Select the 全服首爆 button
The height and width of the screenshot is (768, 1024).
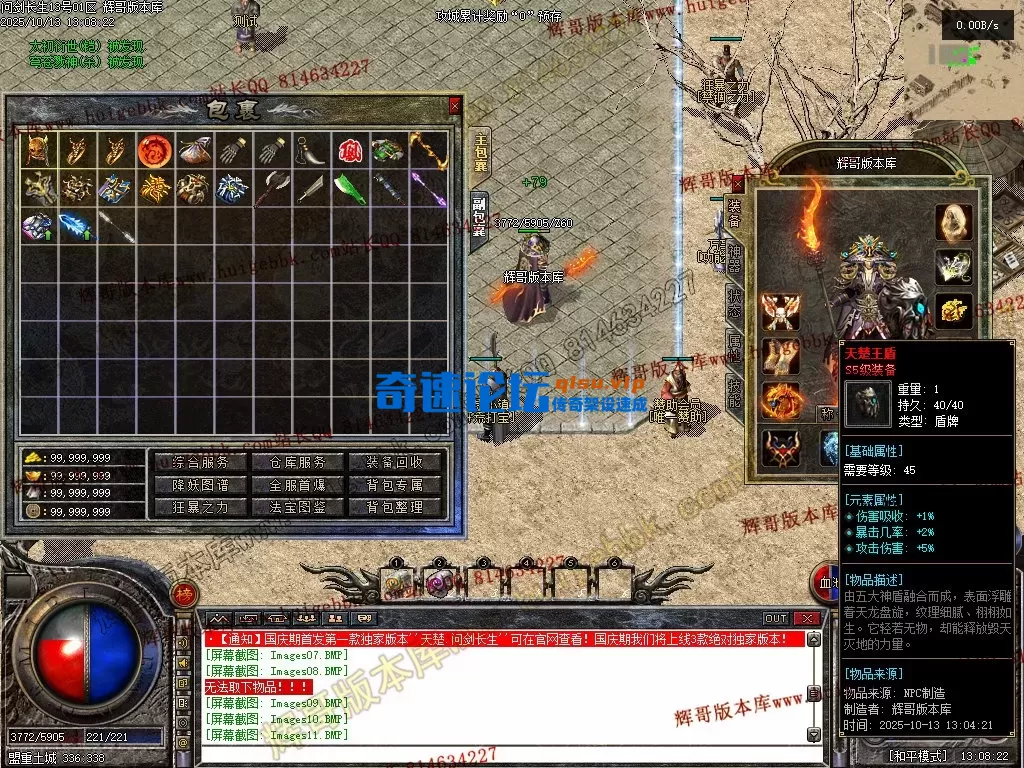point(298,485)
